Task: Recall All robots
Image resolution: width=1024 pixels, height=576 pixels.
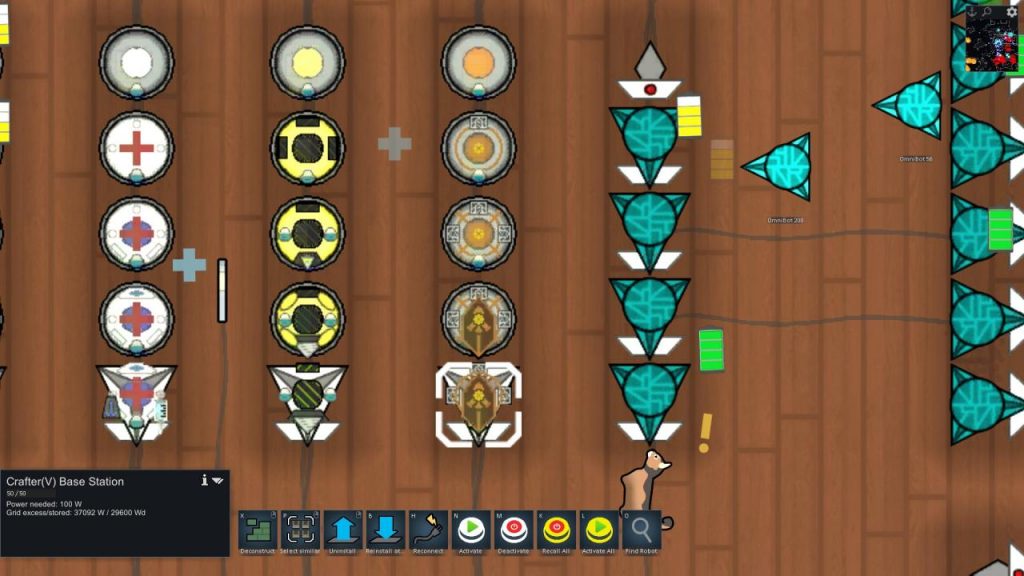Action: 556,531
